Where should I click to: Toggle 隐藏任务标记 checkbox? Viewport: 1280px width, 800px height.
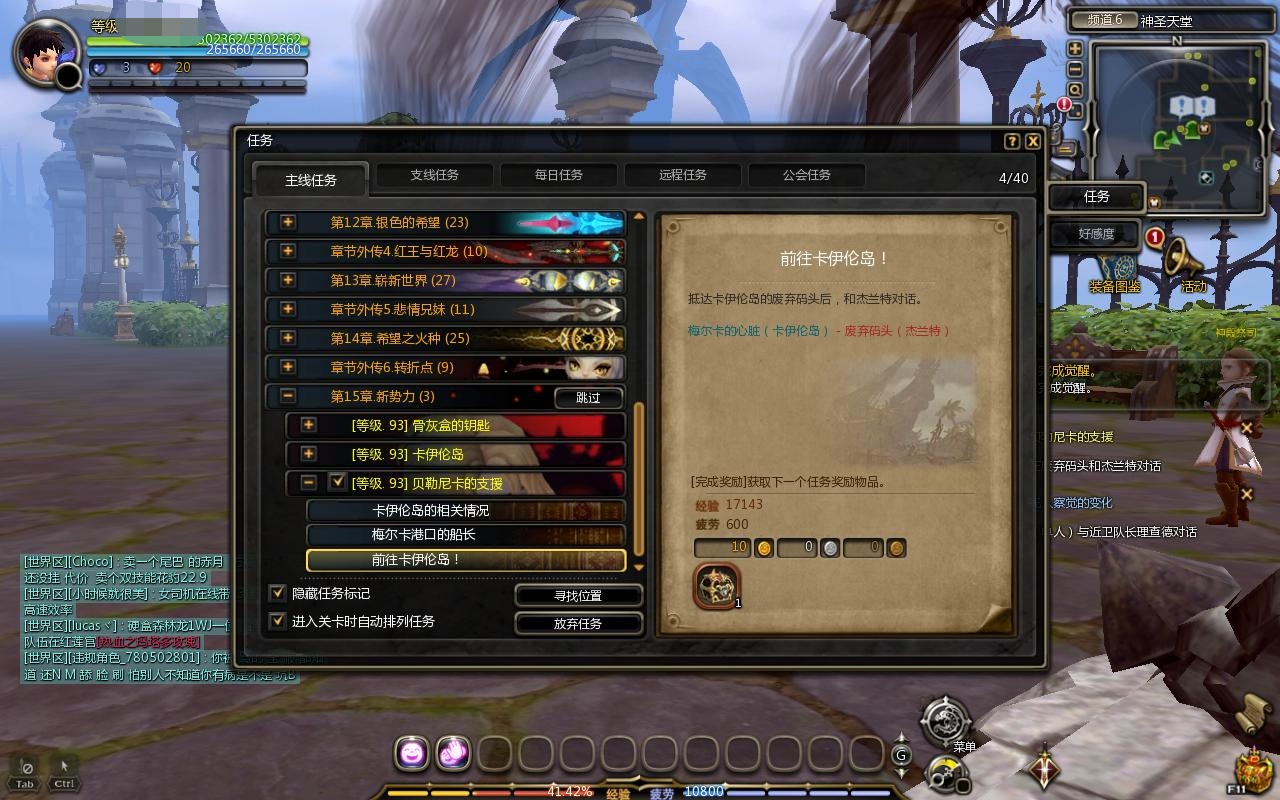pos(278,593)
